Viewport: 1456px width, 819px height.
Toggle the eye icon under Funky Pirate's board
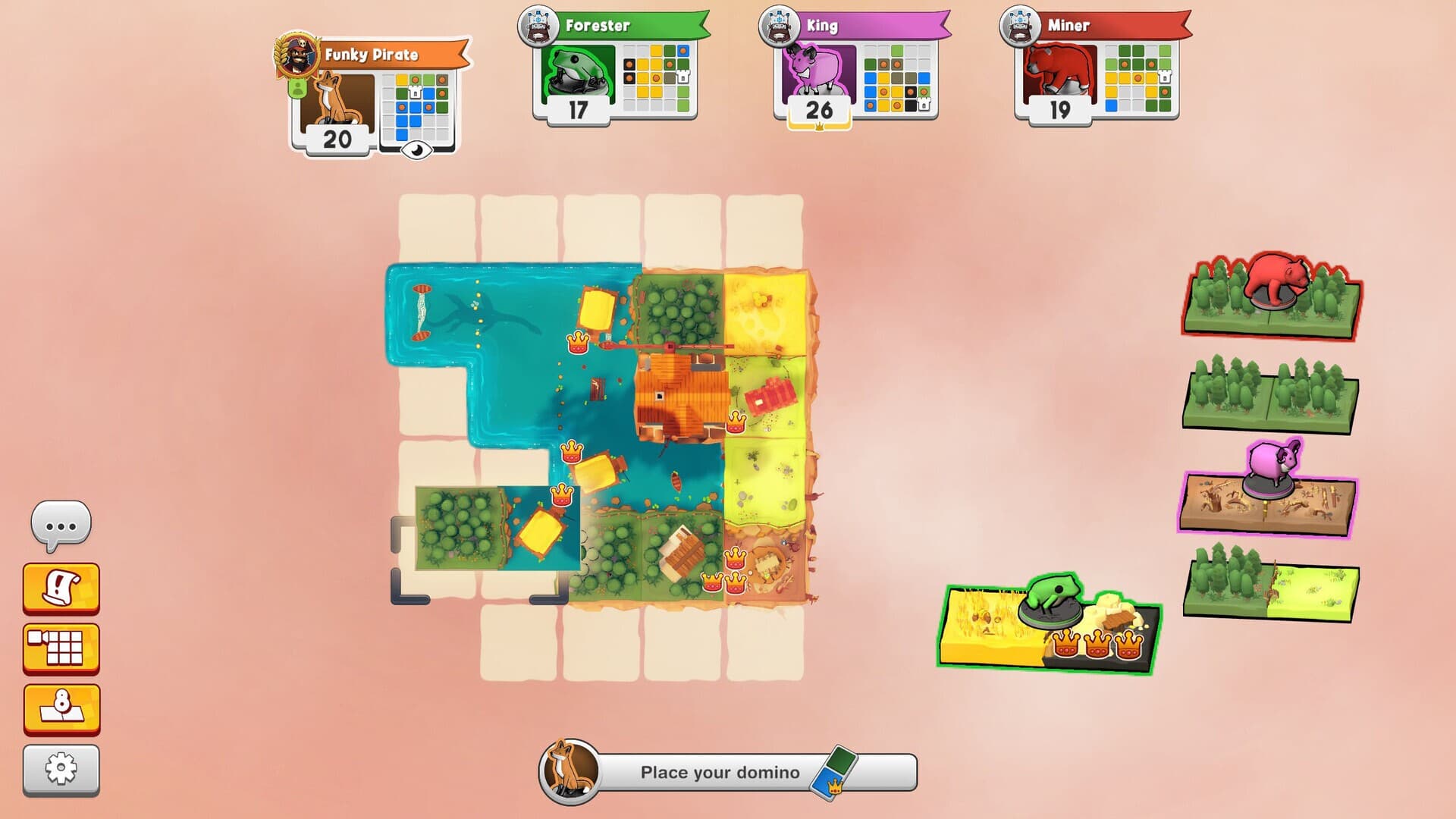point(416,149)
